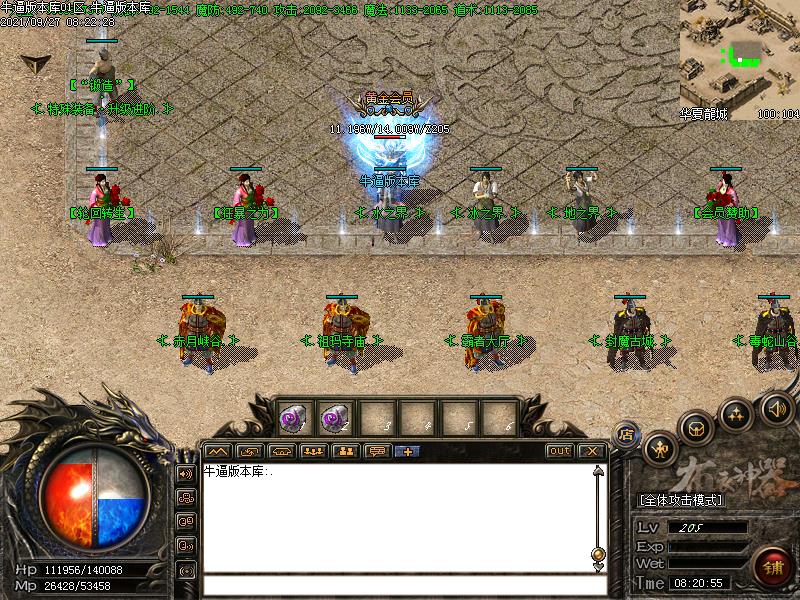This screenshot has width=800, height=600.
Task: Use the purple scroll in hotbar slot 1
Action: pos(292,417)
